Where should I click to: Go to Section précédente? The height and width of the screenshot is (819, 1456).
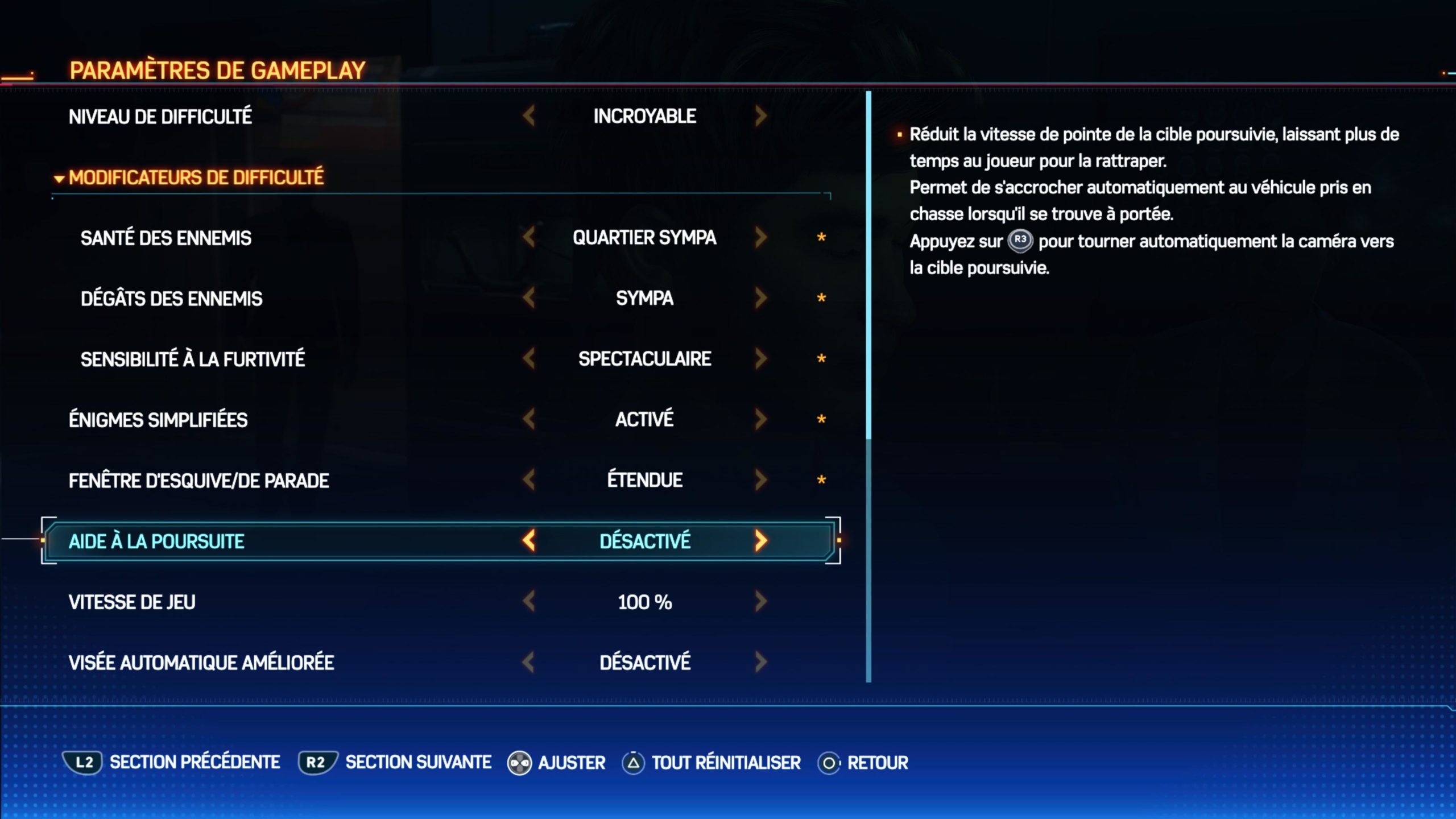pyautogui.click(x=171, y=763)
